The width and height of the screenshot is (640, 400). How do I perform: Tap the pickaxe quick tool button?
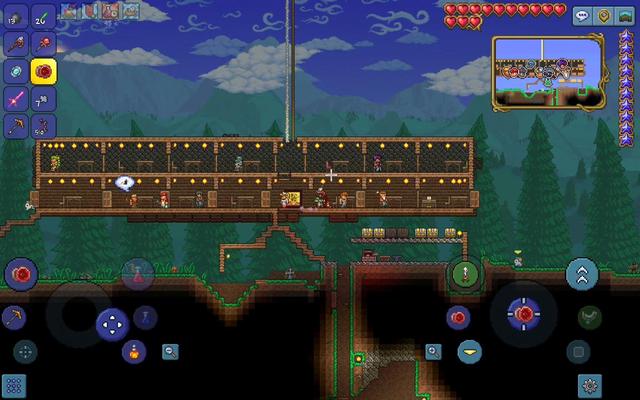[x=14, y=318]
